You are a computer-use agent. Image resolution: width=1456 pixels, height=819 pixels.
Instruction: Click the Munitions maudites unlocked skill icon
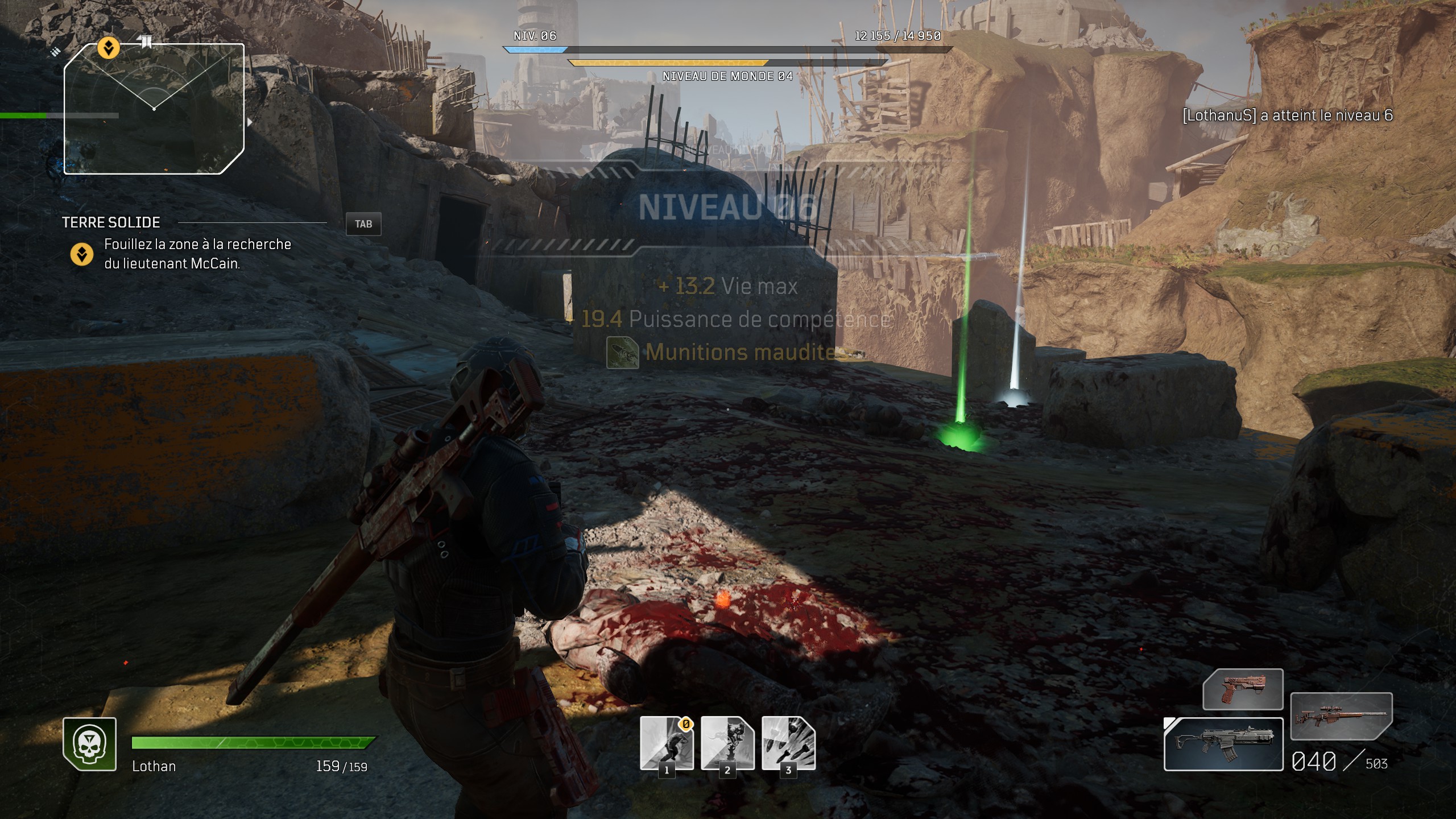point(623,353)
